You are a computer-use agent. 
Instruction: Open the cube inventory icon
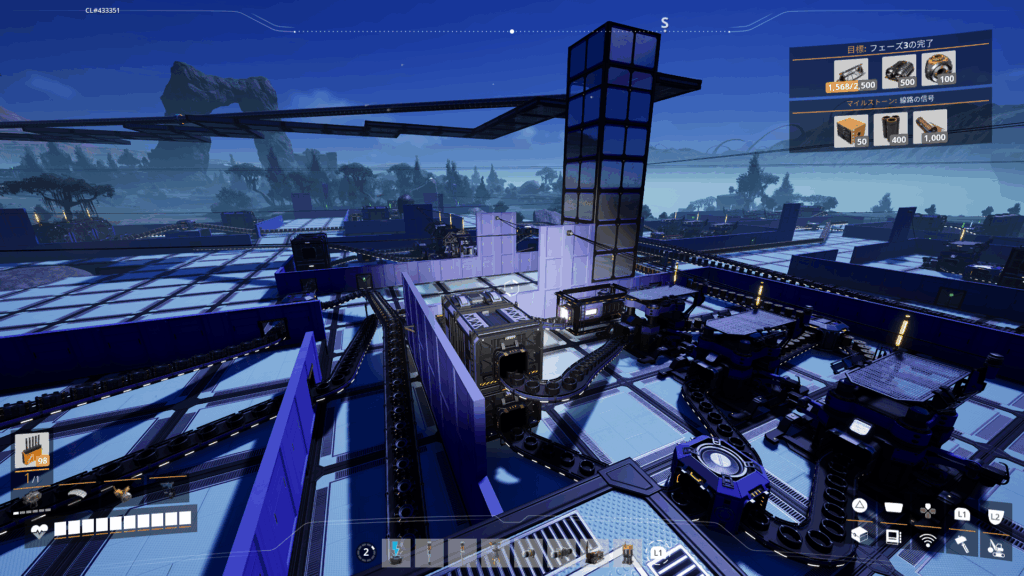point(860,537)
